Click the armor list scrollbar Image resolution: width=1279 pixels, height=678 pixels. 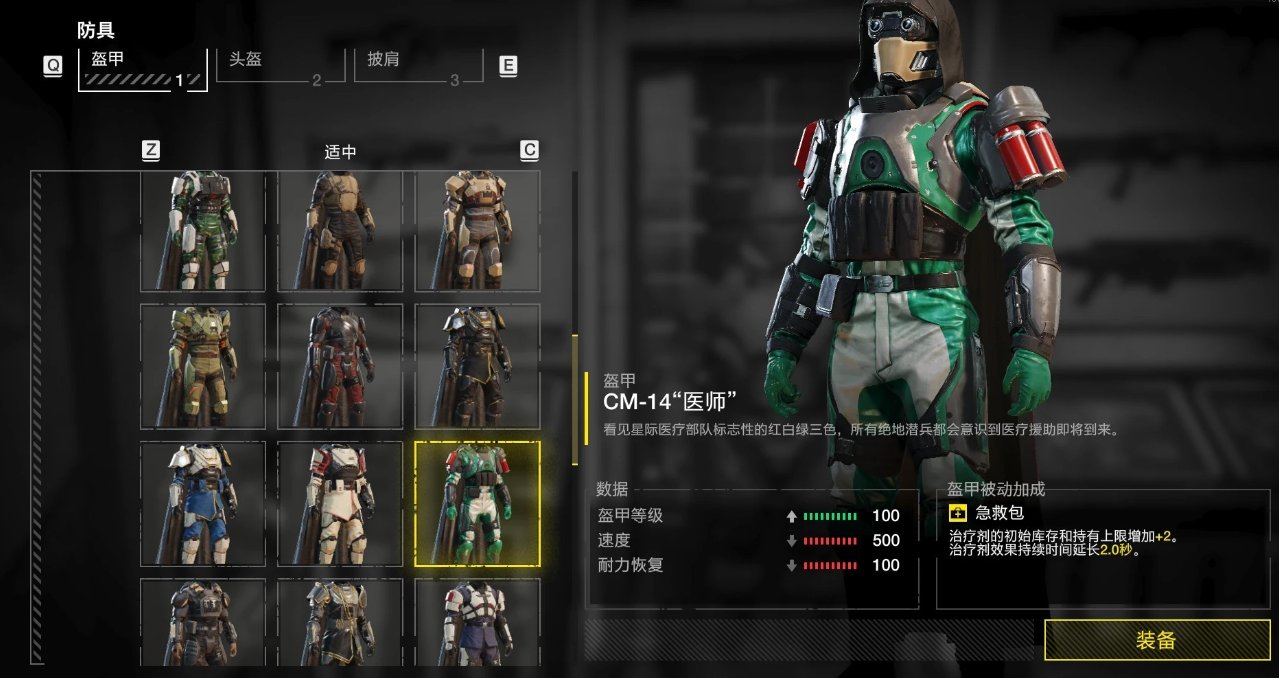point(574,400)
